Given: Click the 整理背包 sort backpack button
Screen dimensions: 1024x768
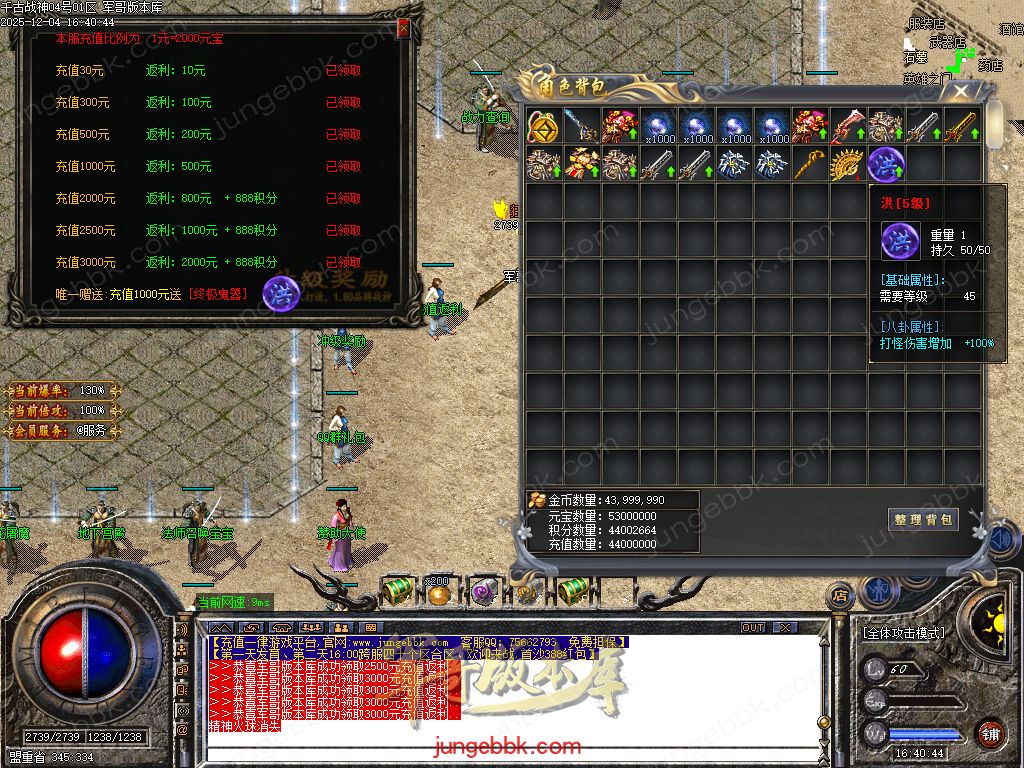Looking at the screenshot, I should [x=923, y=519].
